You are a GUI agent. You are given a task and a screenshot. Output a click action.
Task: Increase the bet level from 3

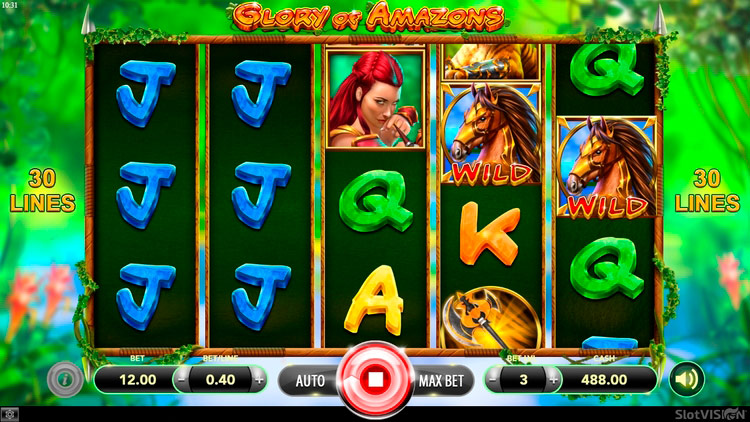(x=551, y=380)
